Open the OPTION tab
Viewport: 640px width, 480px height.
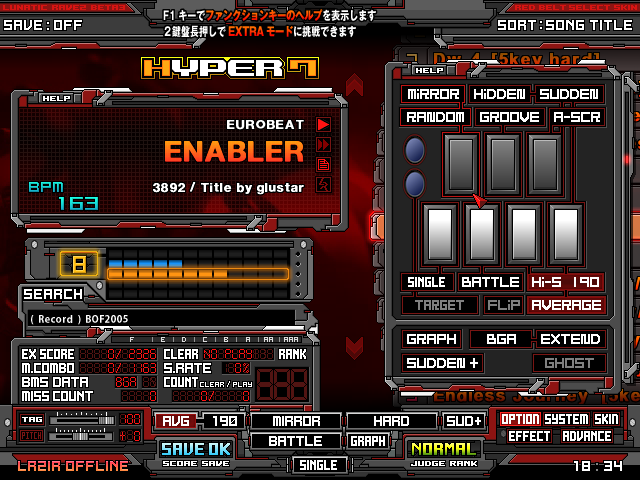[x=520, y=419]
